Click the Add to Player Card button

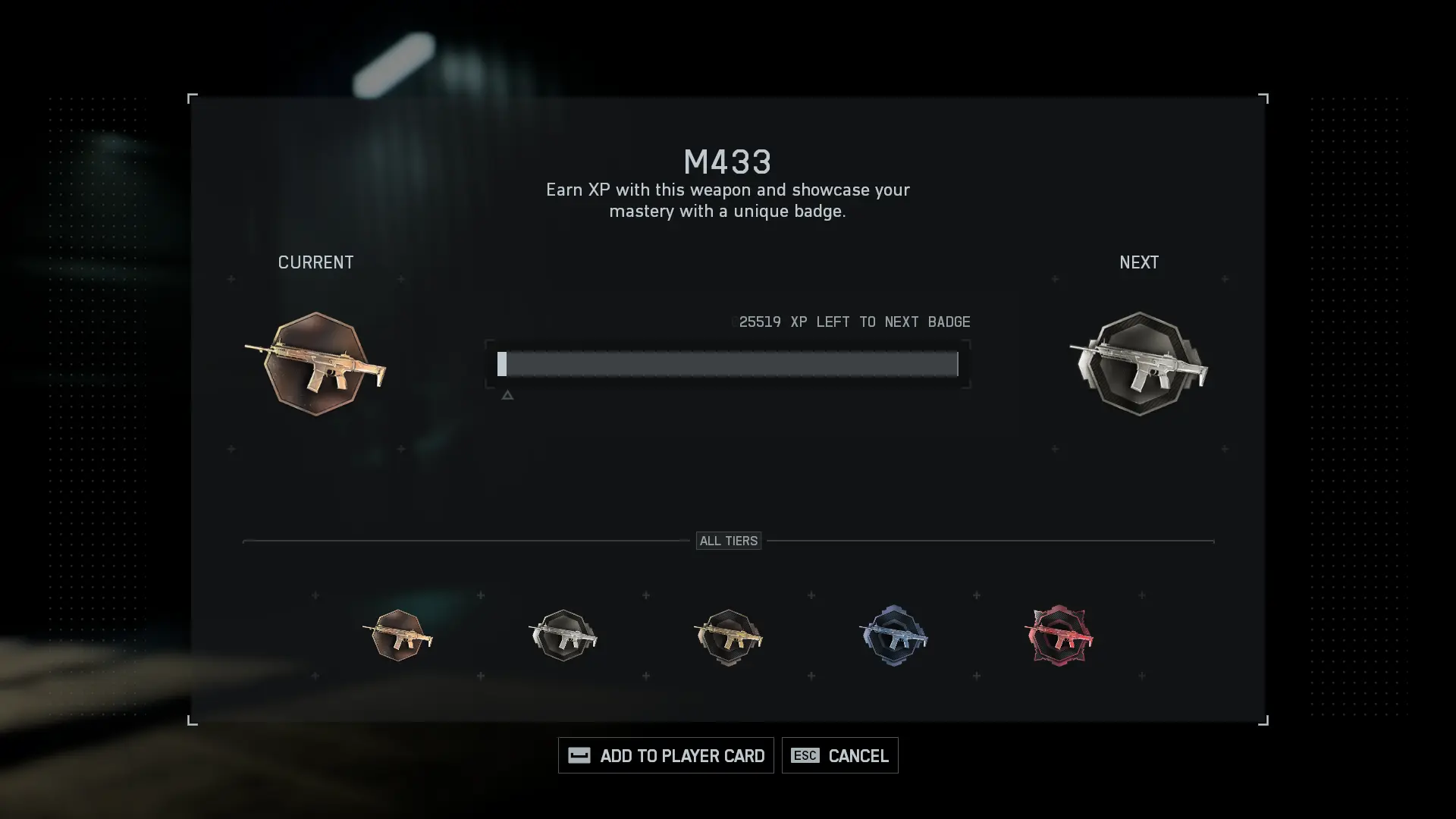coord(666,755)
